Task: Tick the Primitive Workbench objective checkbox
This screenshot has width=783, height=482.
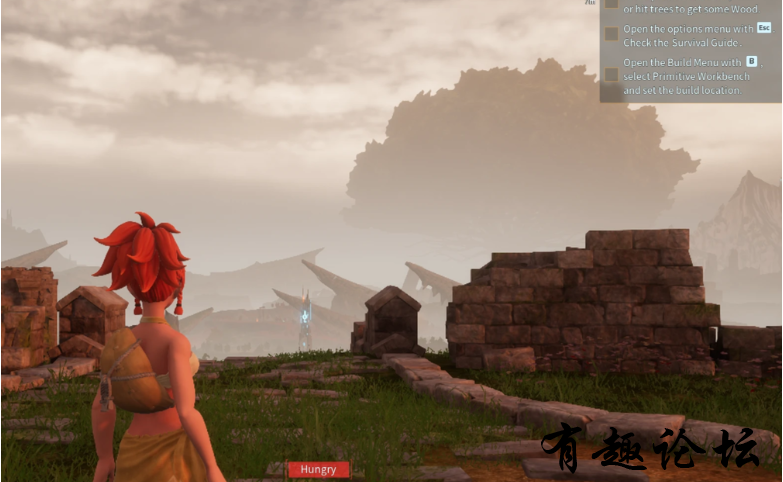Action: coord(611,75)
